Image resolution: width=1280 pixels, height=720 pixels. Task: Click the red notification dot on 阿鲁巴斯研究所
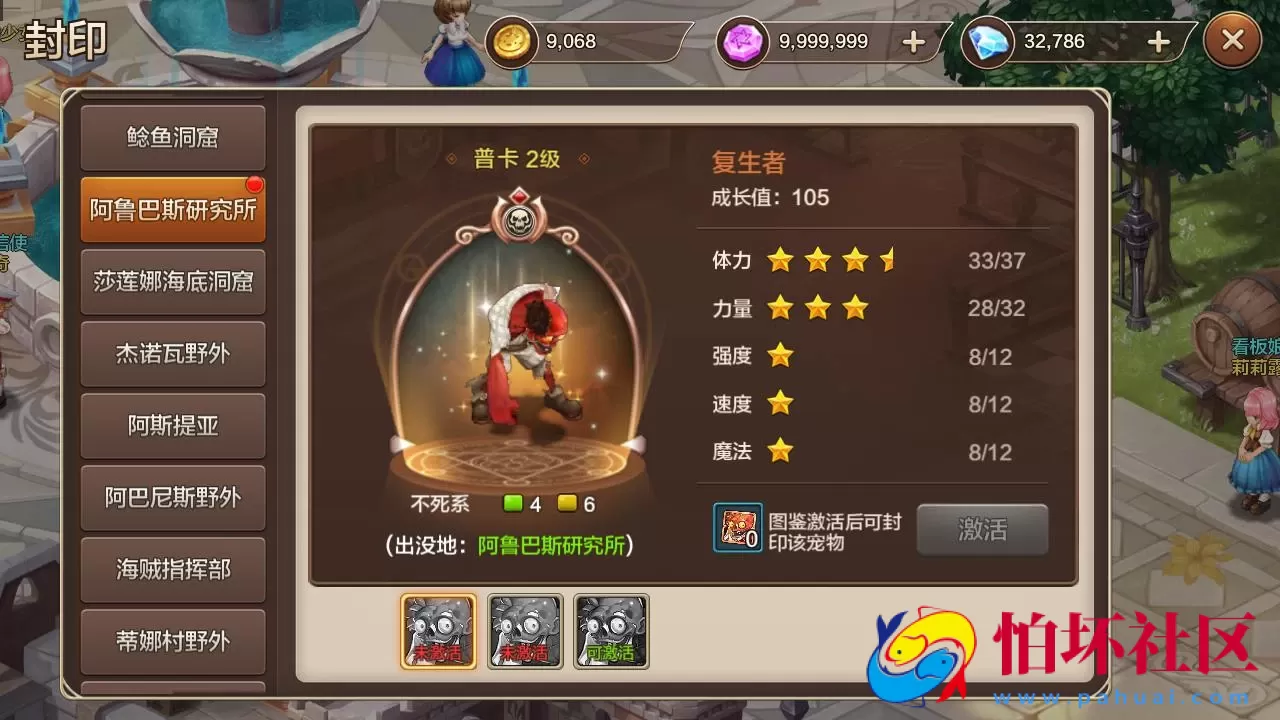tap(257, 184)
